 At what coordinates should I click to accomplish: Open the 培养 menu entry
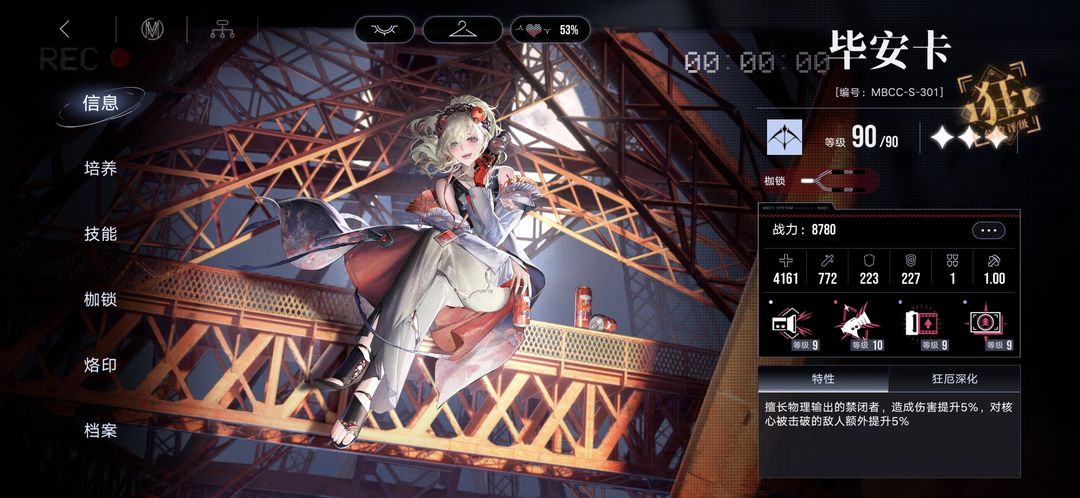[100, 168]
